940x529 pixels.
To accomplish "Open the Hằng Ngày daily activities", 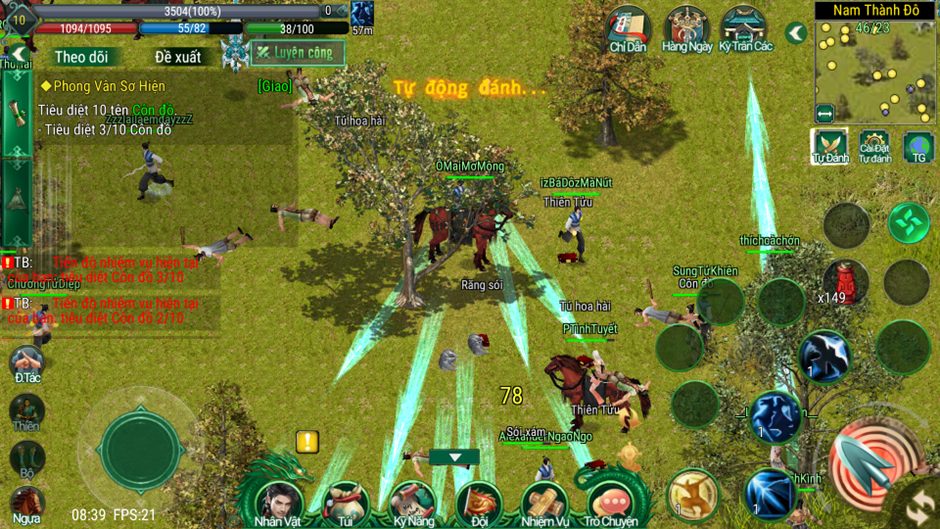I will [687, 28].
